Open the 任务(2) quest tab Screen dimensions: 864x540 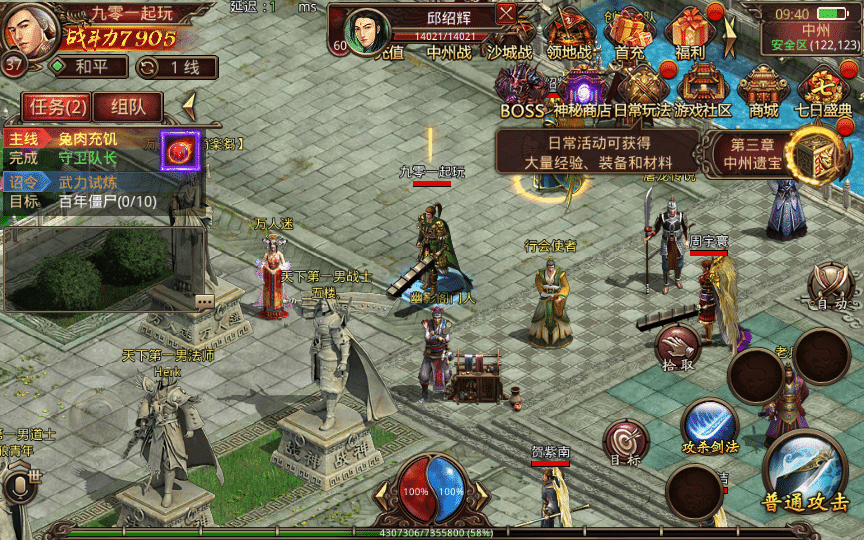click(56, 106)
